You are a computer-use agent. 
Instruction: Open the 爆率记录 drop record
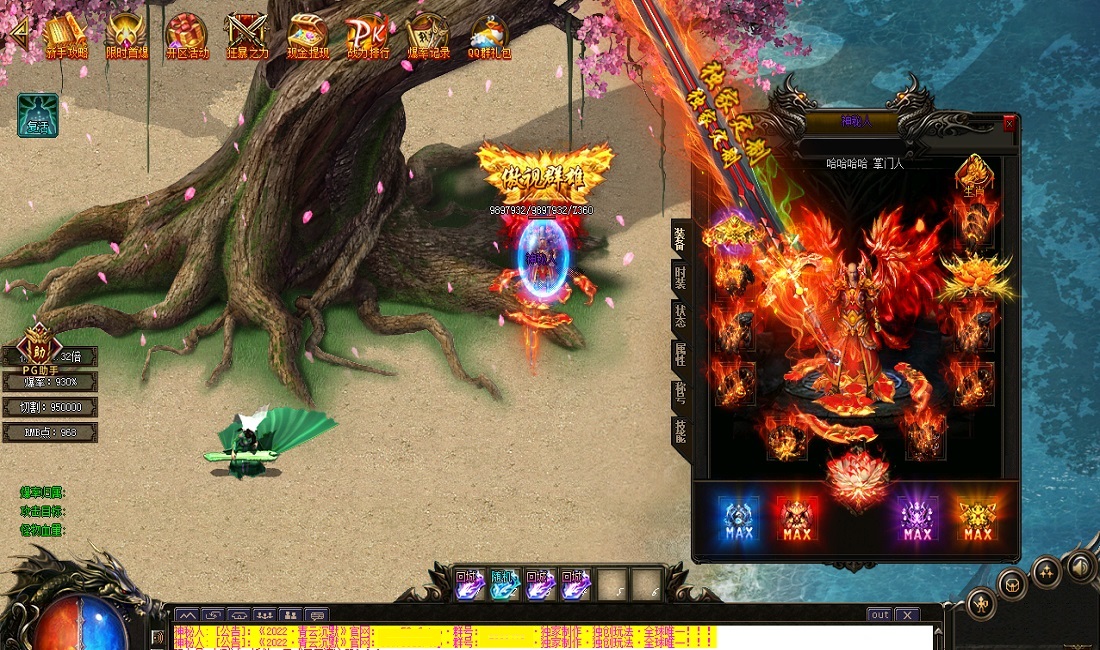(x=428, y=37)
